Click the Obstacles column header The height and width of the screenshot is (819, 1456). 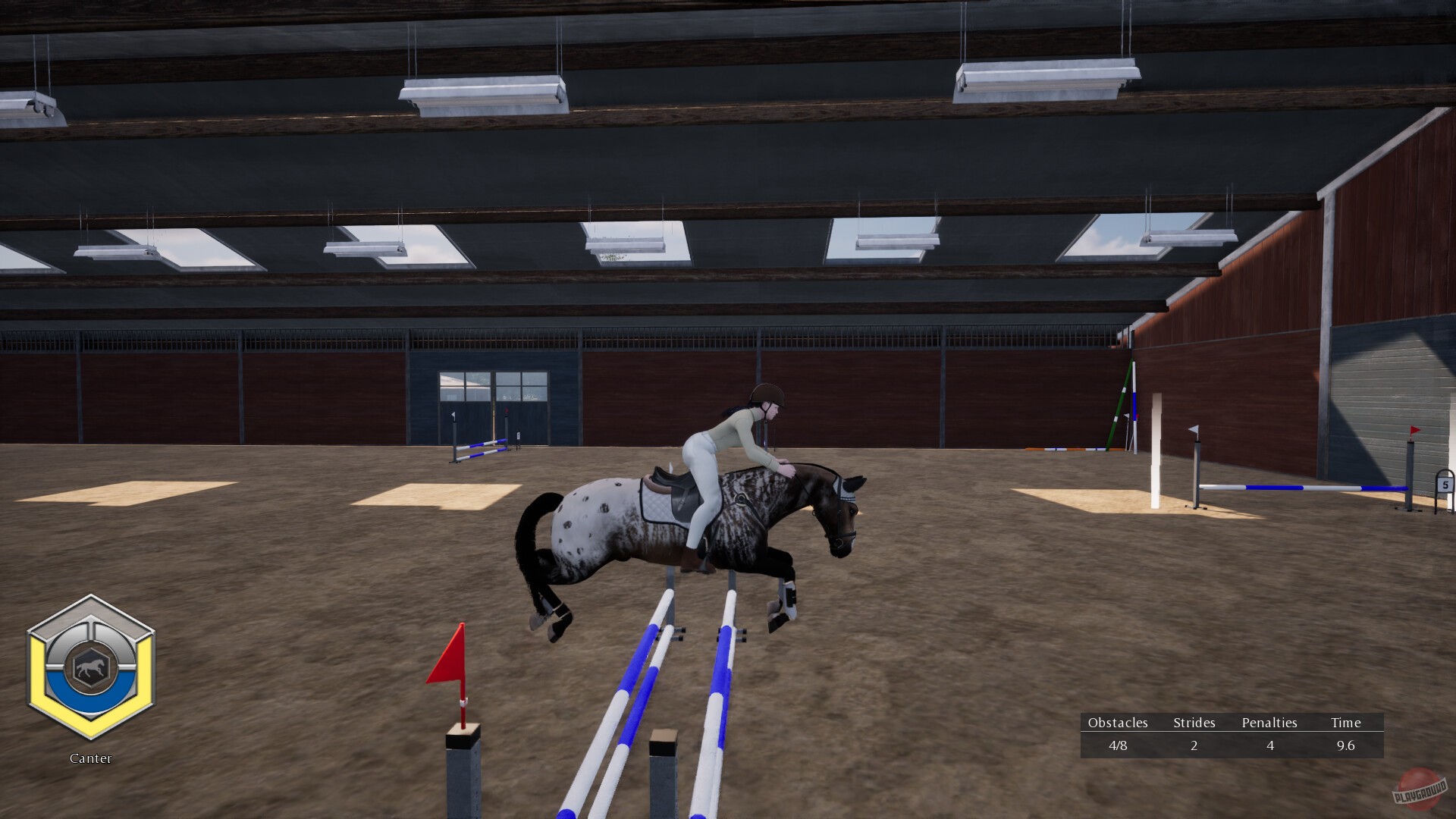tap(1118, 723)
